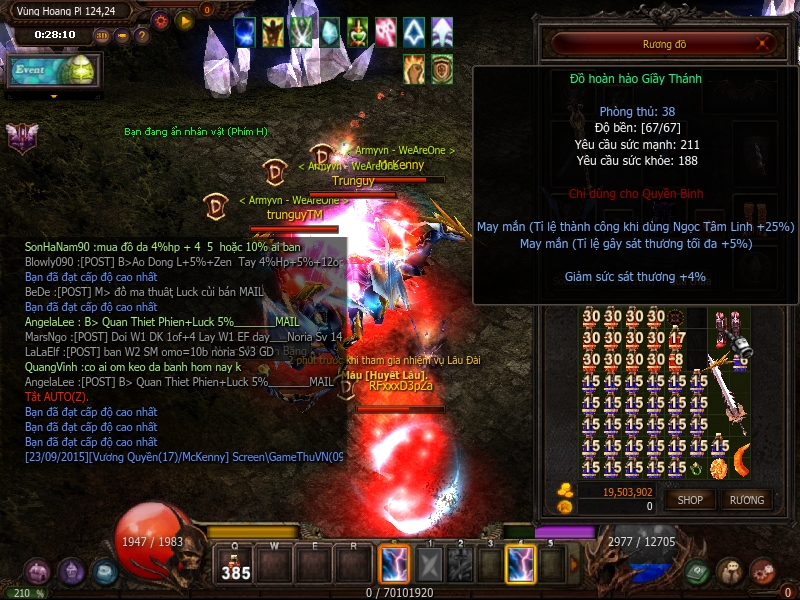
Task: Close the Rương đồ inventory window
Action: coord(764,44)
